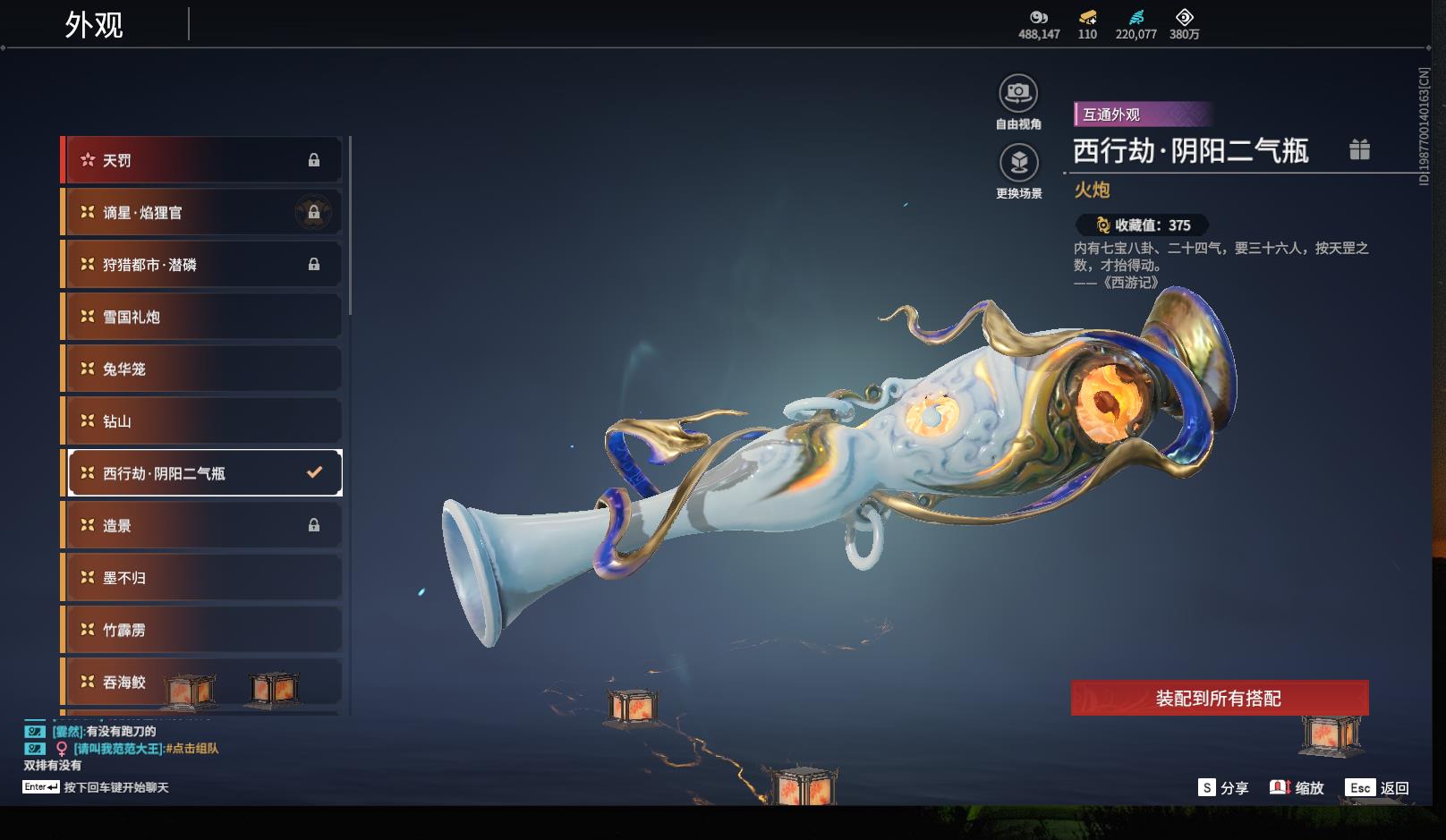Choose the 摘星·焰狸官 skin
1446x840 pixels.
203,212
